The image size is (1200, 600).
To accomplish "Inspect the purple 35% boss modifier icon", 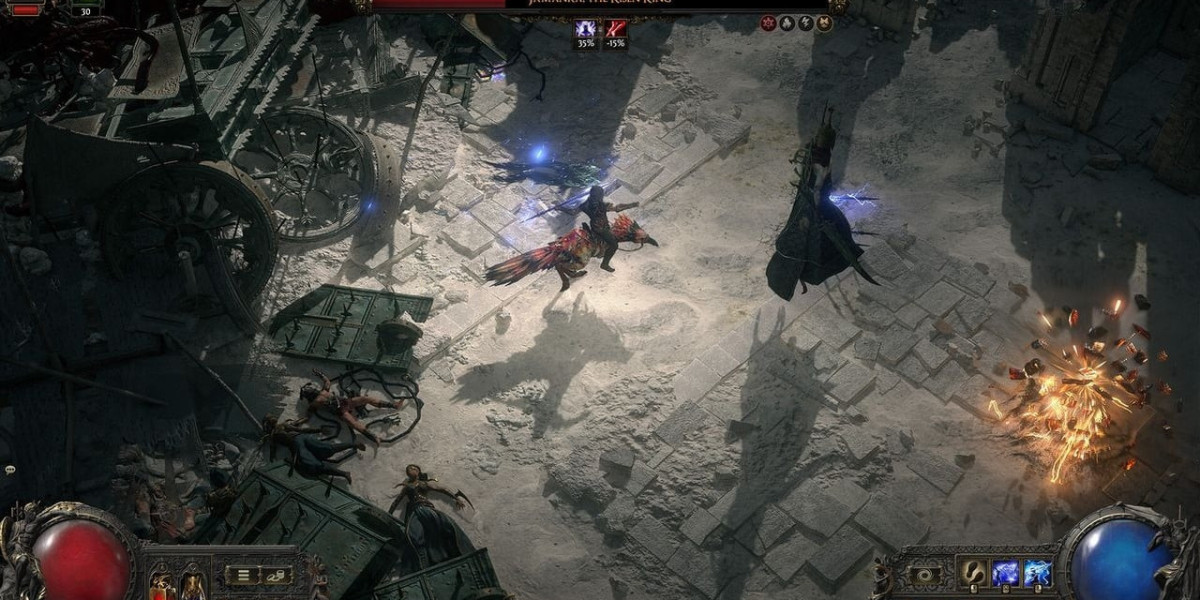I will pos(585,30).
